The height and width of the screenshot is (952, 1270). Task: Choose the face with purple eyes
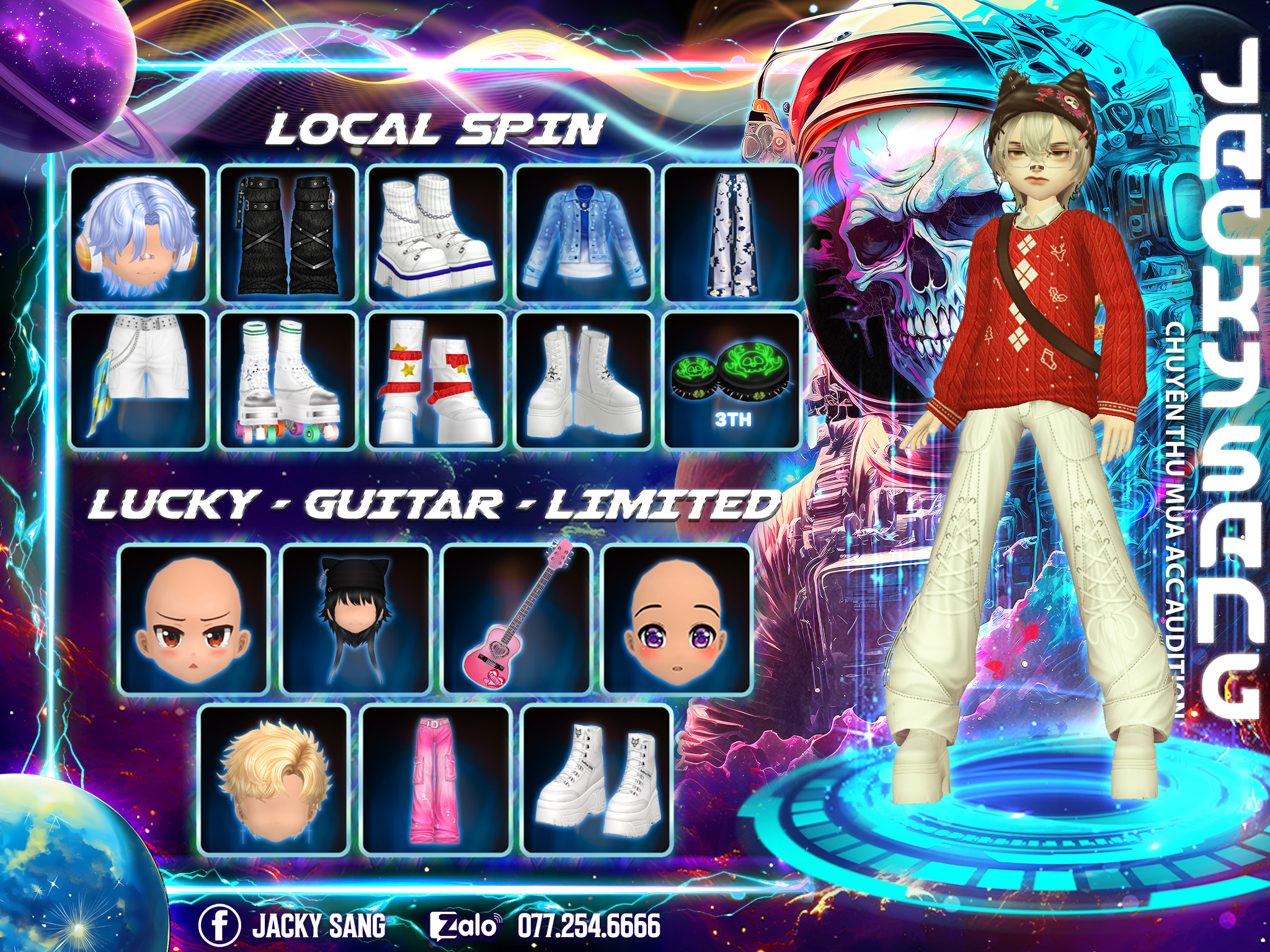tap(677, 620)
